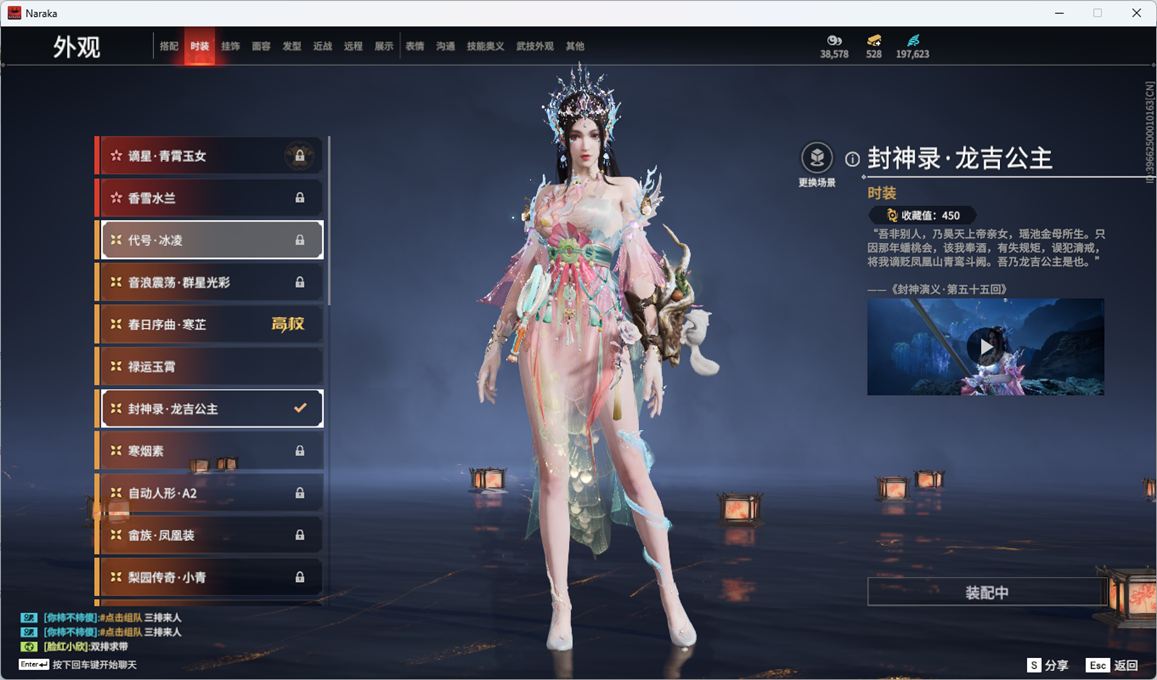Select the 谪星·青霄玉女 outfit
This screenshot has width=1157, height=680.
(x=210, y=156)
